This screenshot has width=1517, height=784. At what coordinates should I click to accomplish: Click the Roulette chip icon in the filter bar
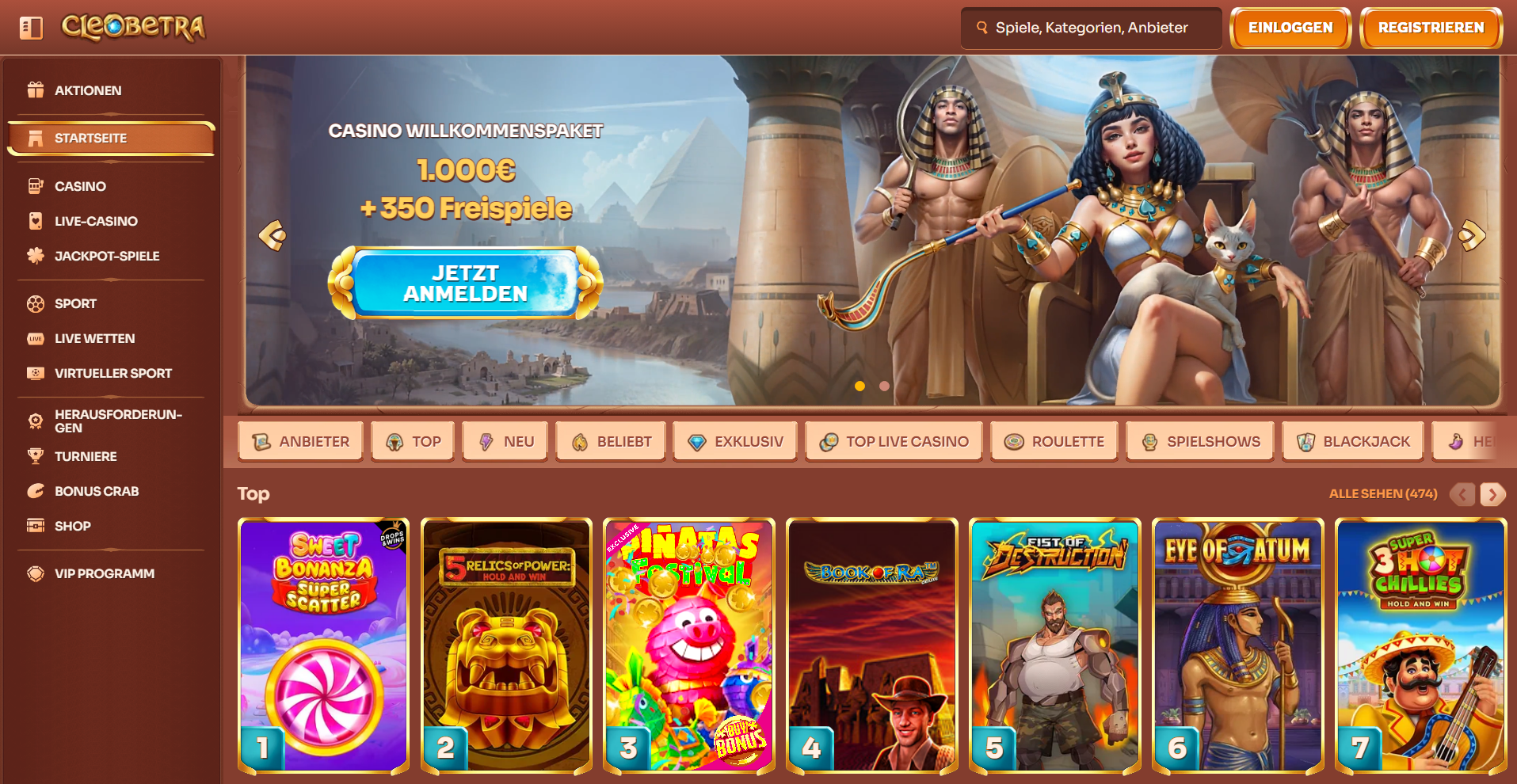(x=1015, y=441)
